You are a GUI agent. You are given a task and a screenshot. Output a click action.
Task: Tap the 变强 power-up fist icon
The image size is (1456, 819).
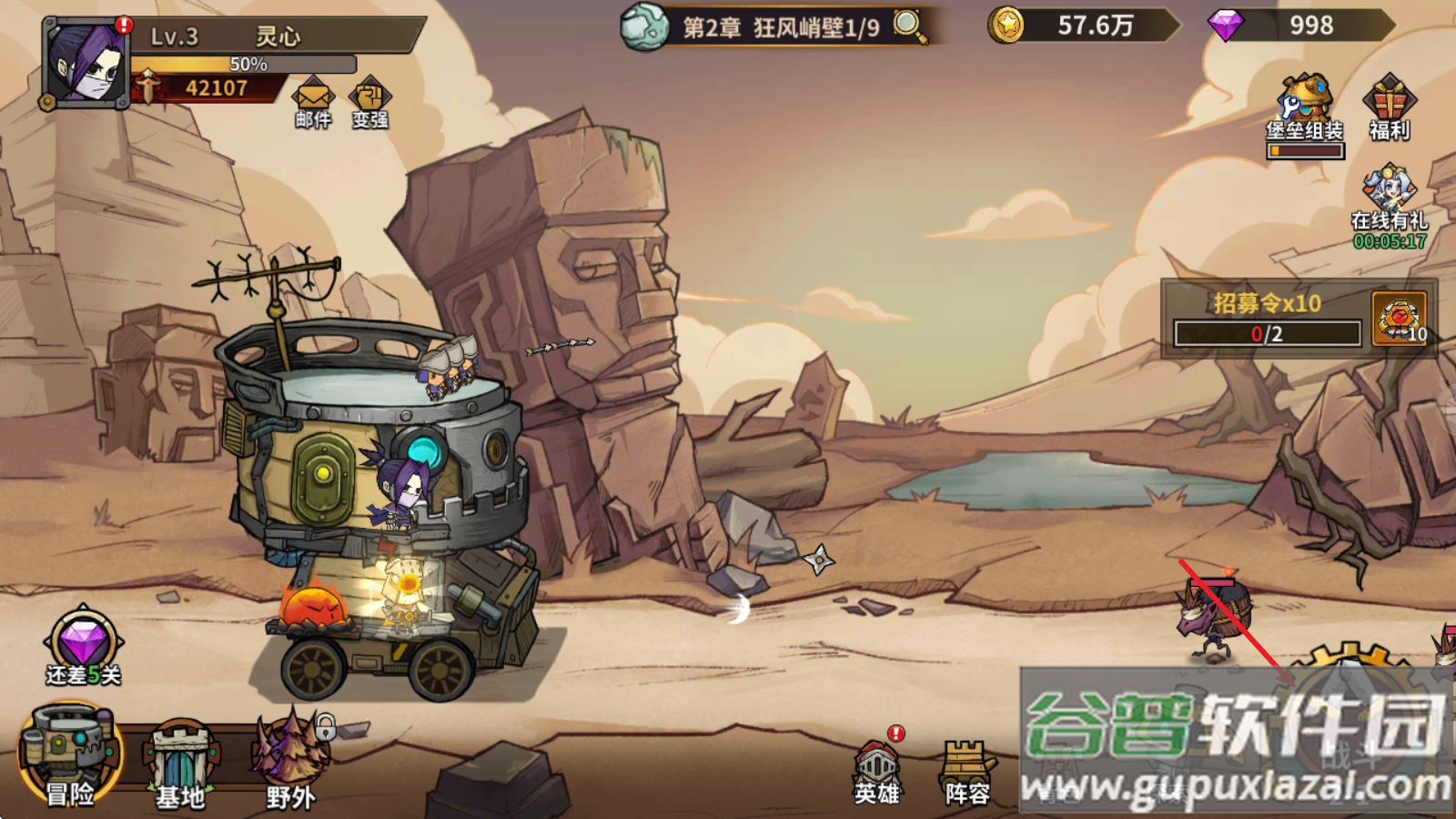(x=369, y=100)
